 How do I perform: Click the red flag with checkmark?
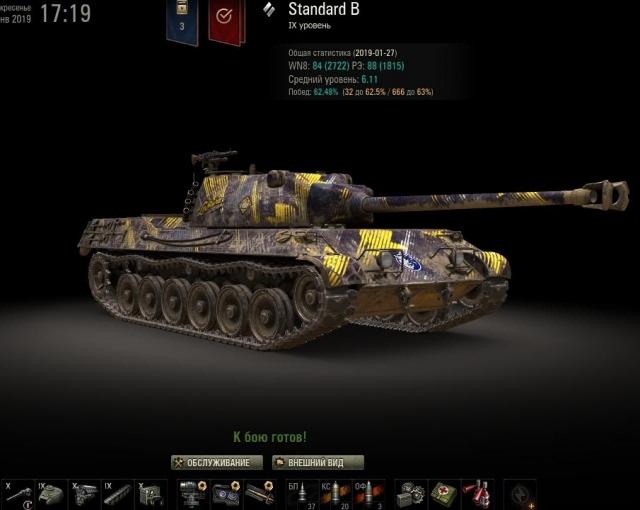coord(226,22)
